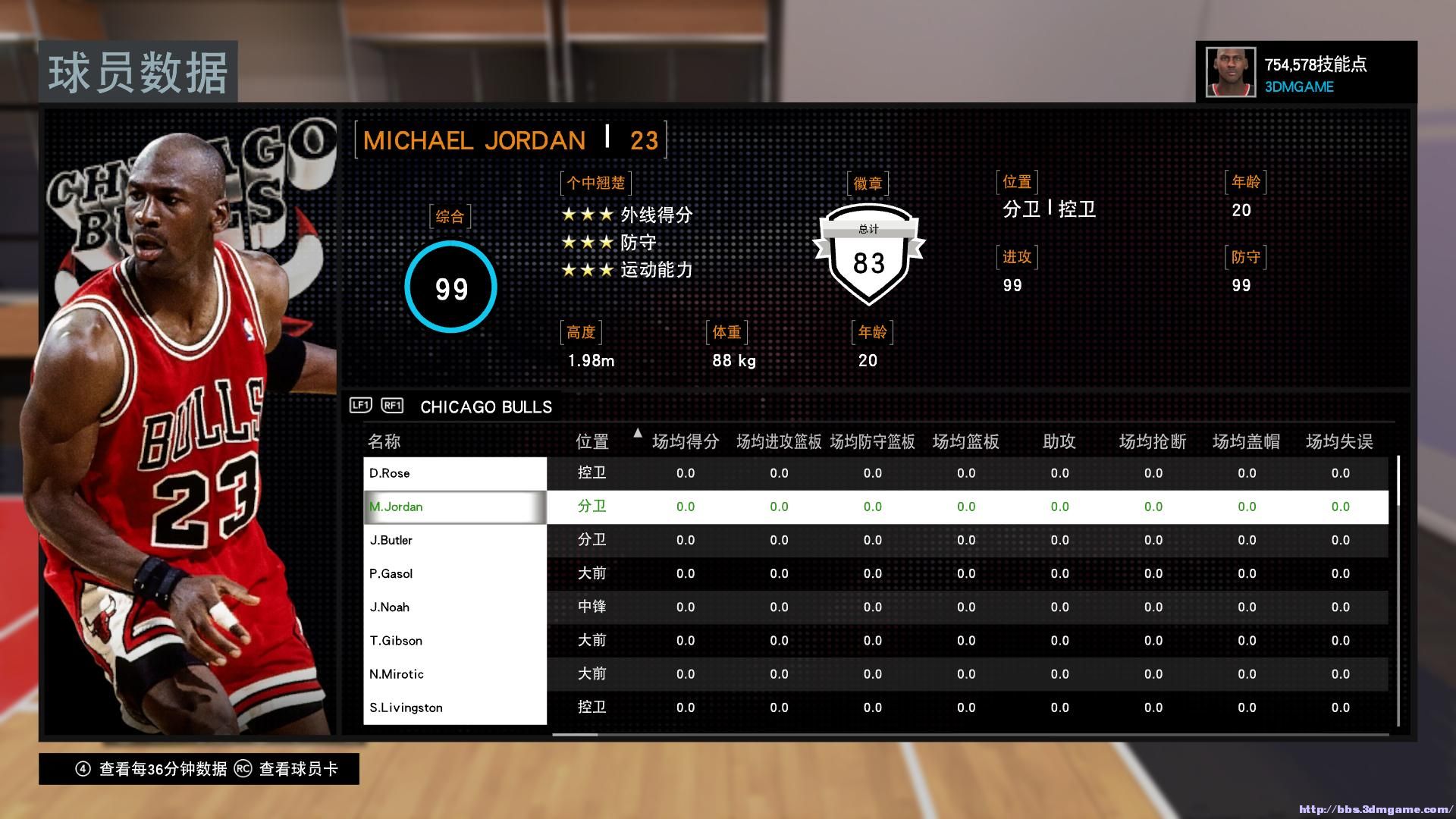Sort by 场均失误 turnovers column header
The height and width of the screenshot is (819, 1456).
1339,441
